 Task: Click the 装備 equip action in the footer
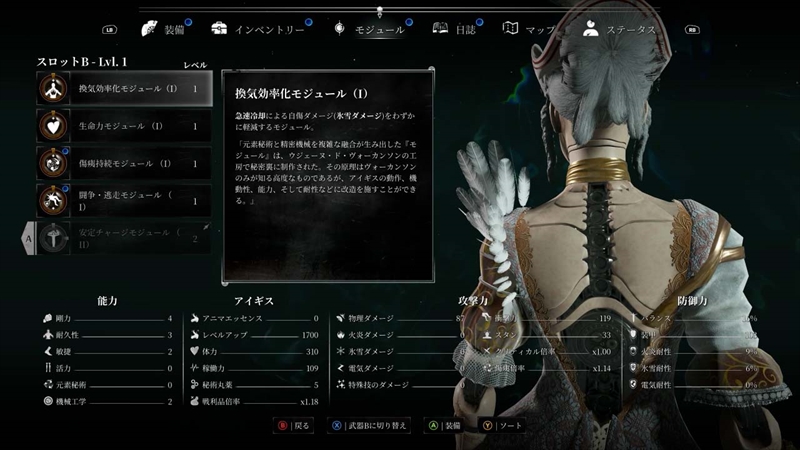pos(445,425)
